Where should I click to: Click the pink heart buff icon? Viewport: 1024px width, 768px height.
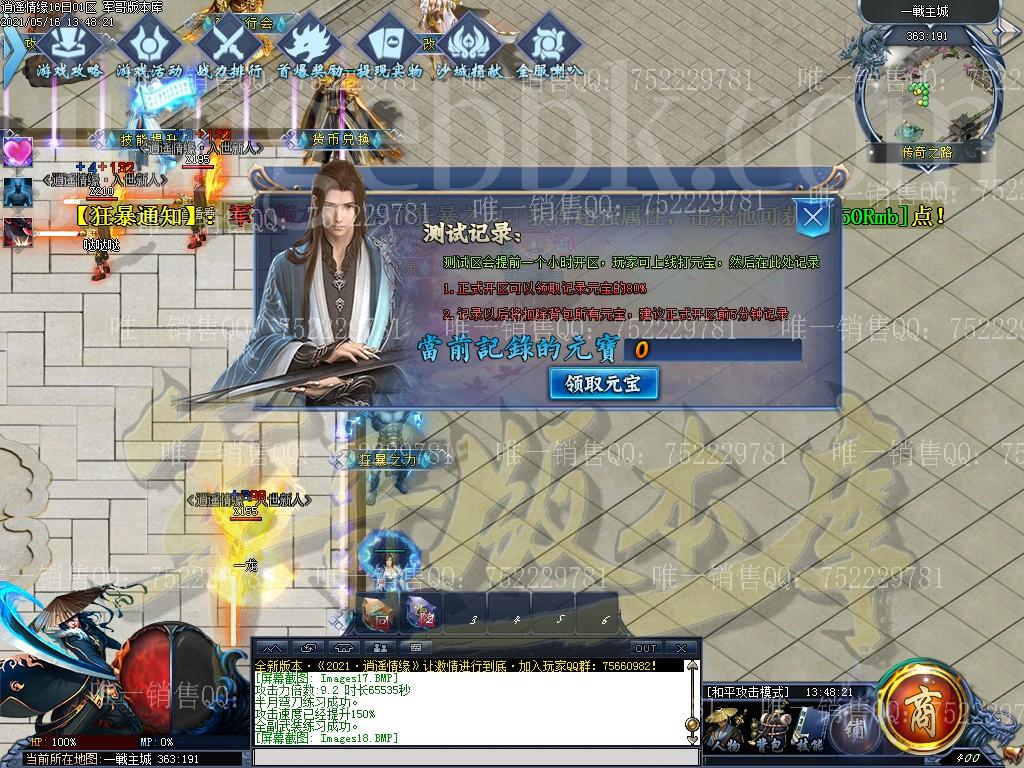point(17,152)
